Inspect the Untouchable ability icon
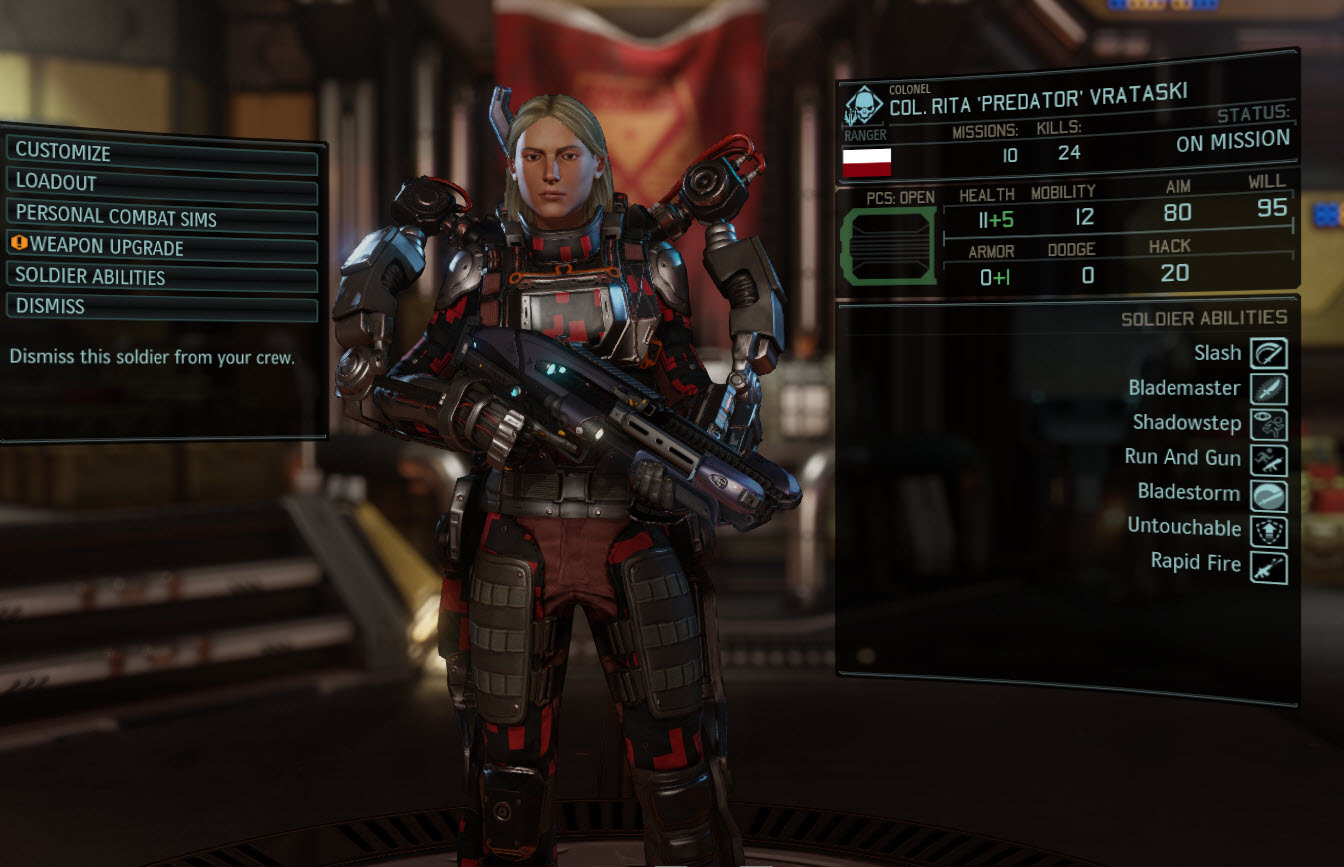Image resolution: width=1344 pixels, height=867 pixels. pos(1268,529)
